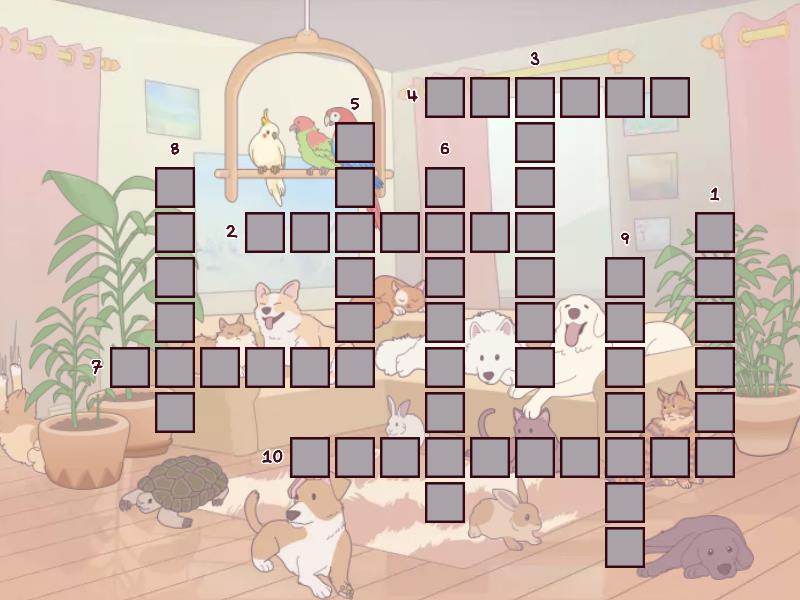This screenshot has height=600, width=800.
Task: Select the last cell of word 4 across
Action: coord(670,97)
